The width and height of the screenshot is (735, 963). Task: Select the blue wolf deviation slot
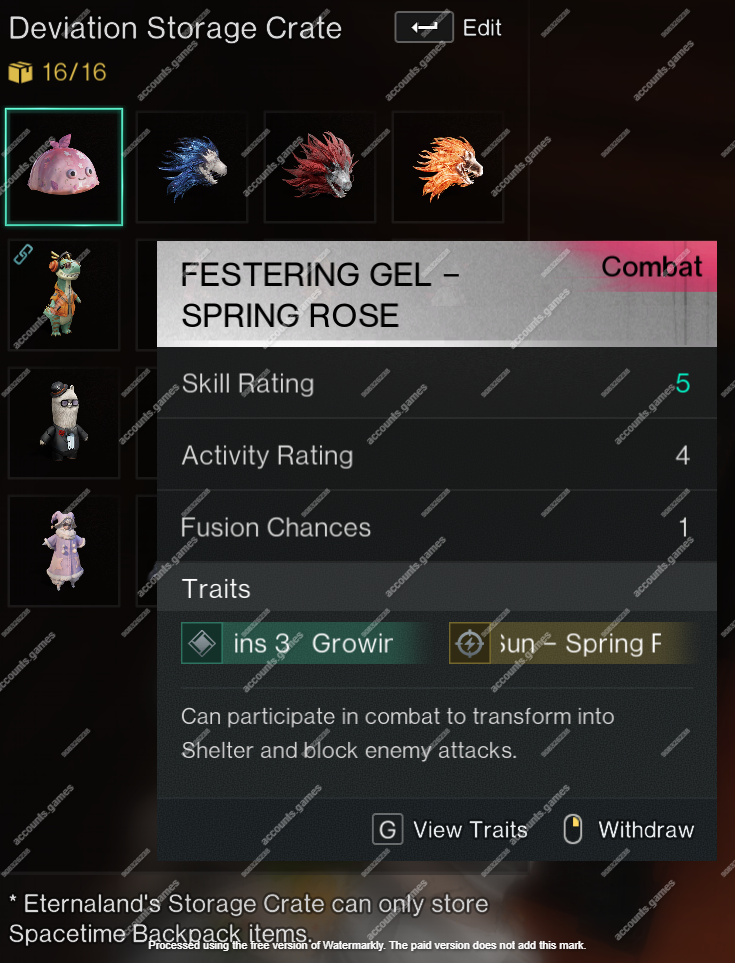pyautogui.click(x=193, y=167)
